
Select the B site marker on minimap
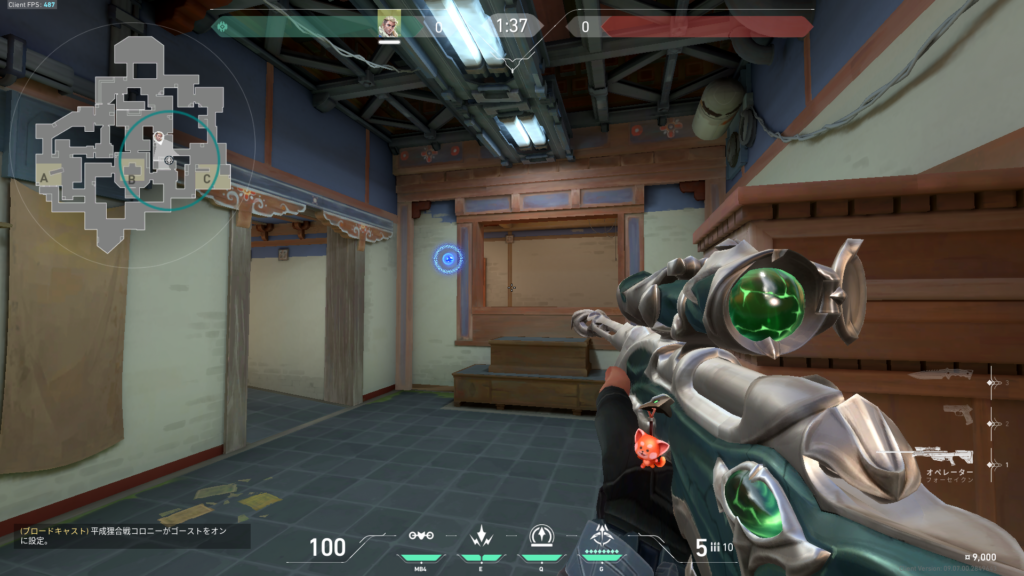coord(131,180)
